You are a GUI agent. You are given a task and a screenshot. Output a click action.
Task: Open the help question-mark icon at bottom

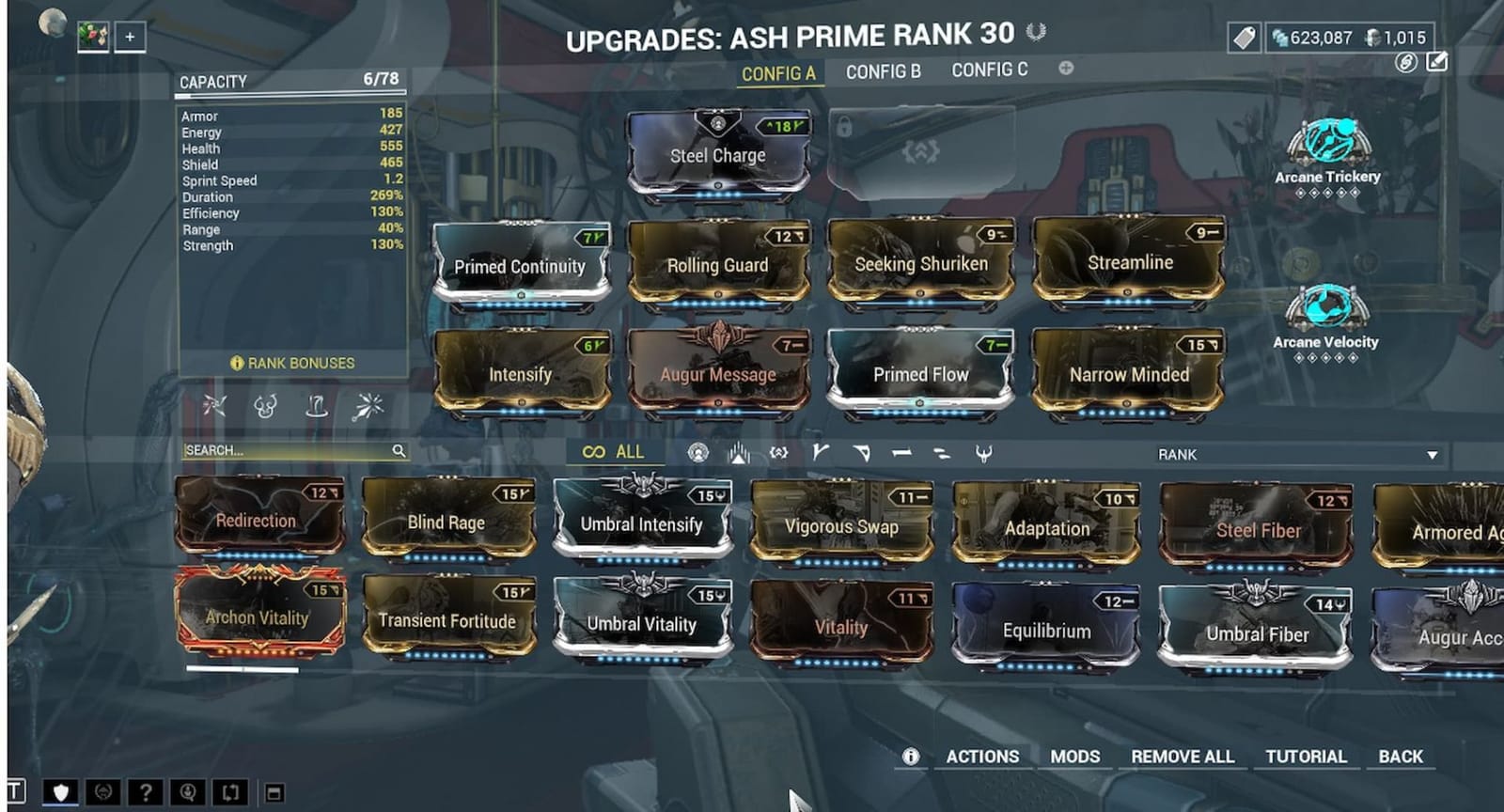147,793
